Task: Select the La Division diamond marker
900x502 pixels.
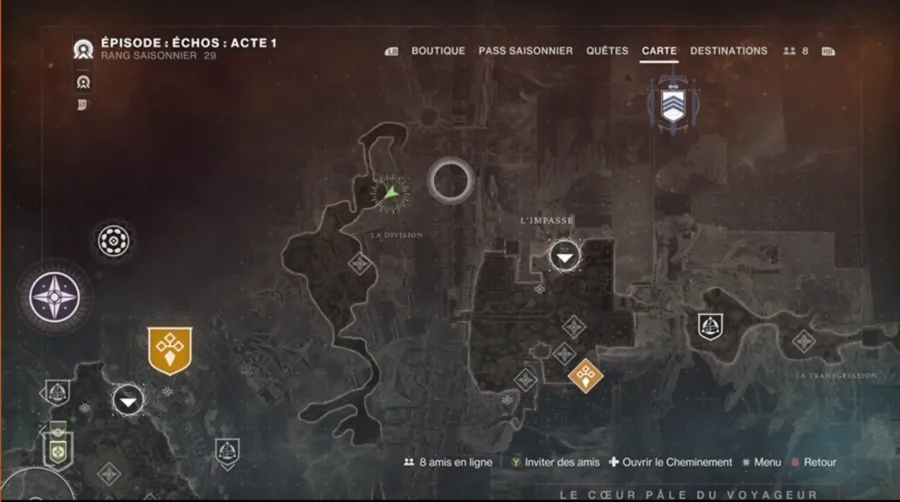Action: pyautogui.click(x=359, y=263)
